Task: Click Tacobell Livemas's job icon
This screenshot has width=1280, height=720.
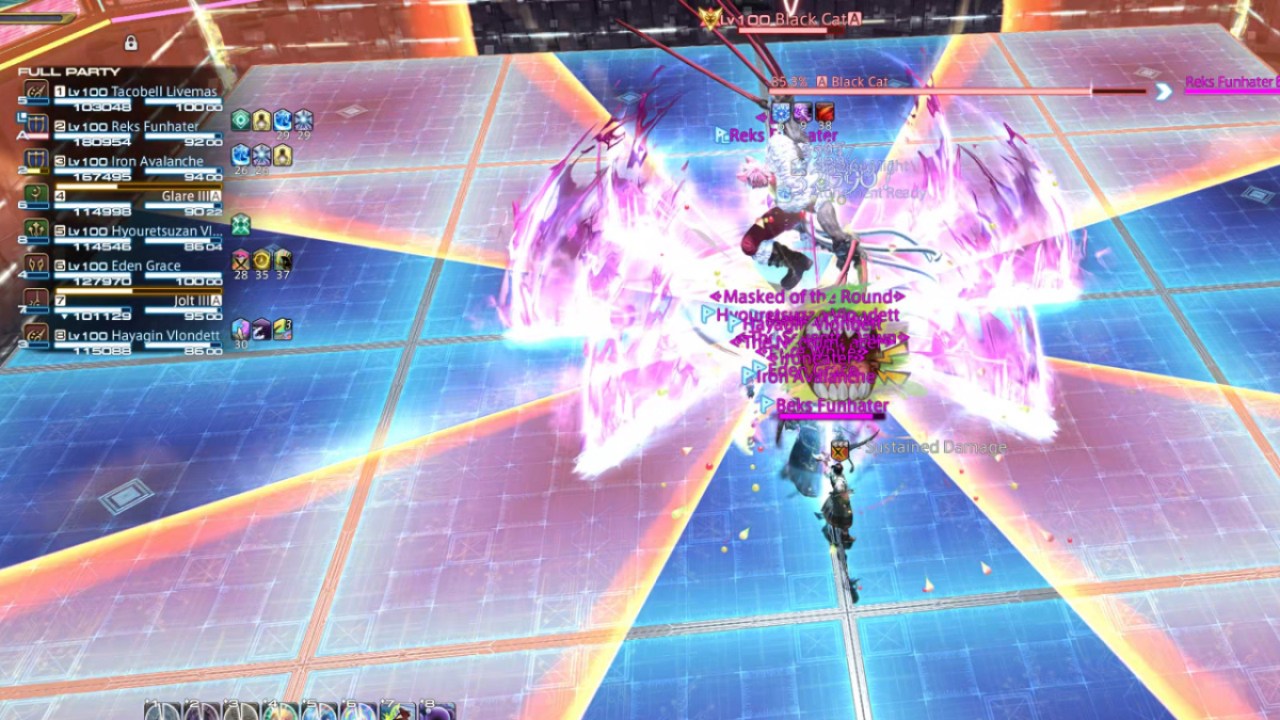Action: pyautogui.click(x=35, y=91)
